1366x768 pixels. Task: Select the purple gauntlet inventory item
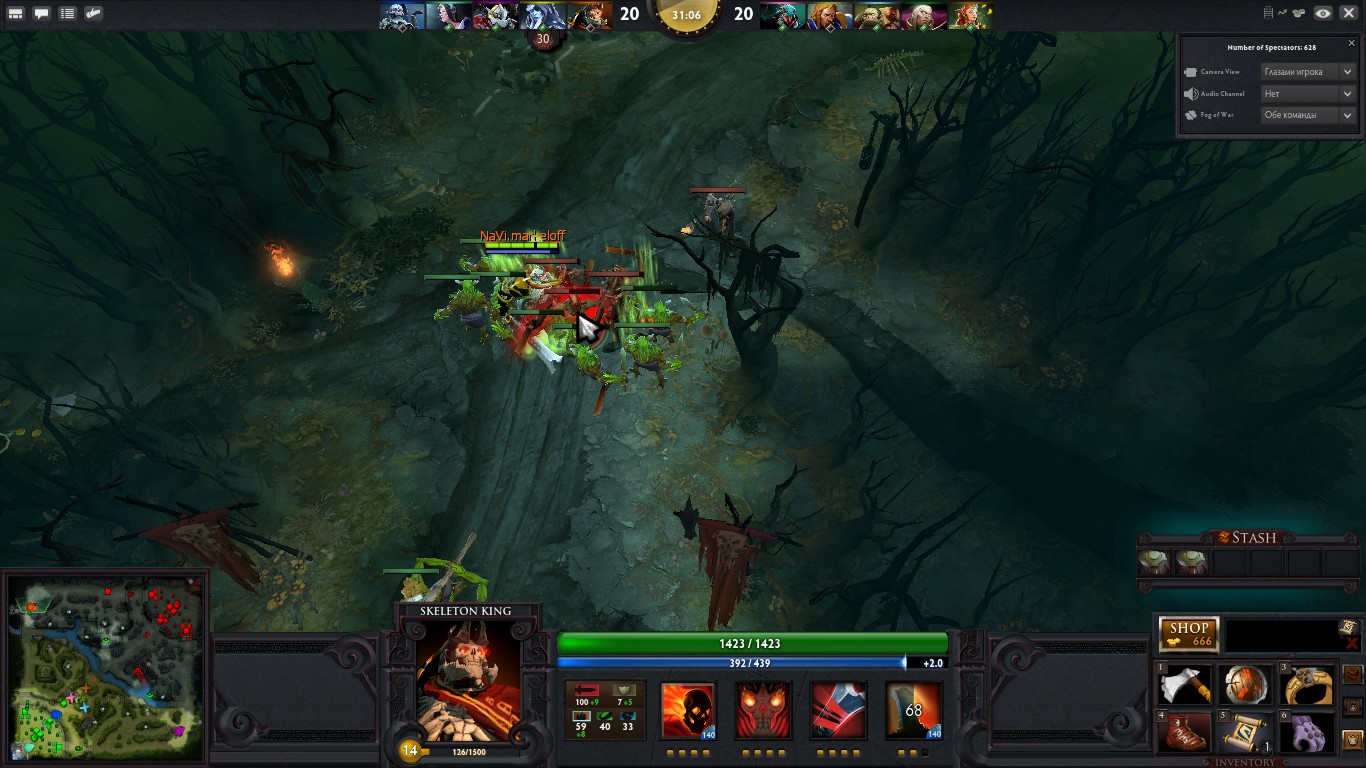(1307, 732)
